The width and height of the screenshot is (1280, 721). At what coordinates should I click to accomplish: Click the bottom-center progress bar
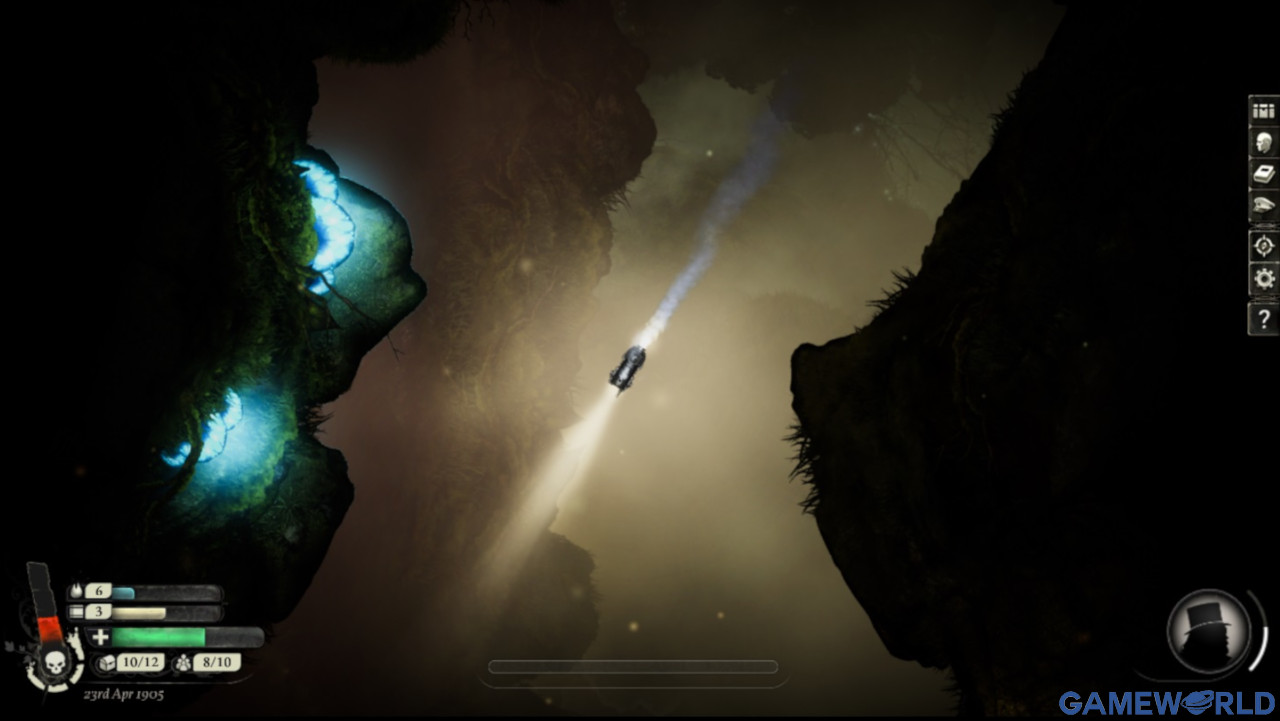[x=635, y=667]
